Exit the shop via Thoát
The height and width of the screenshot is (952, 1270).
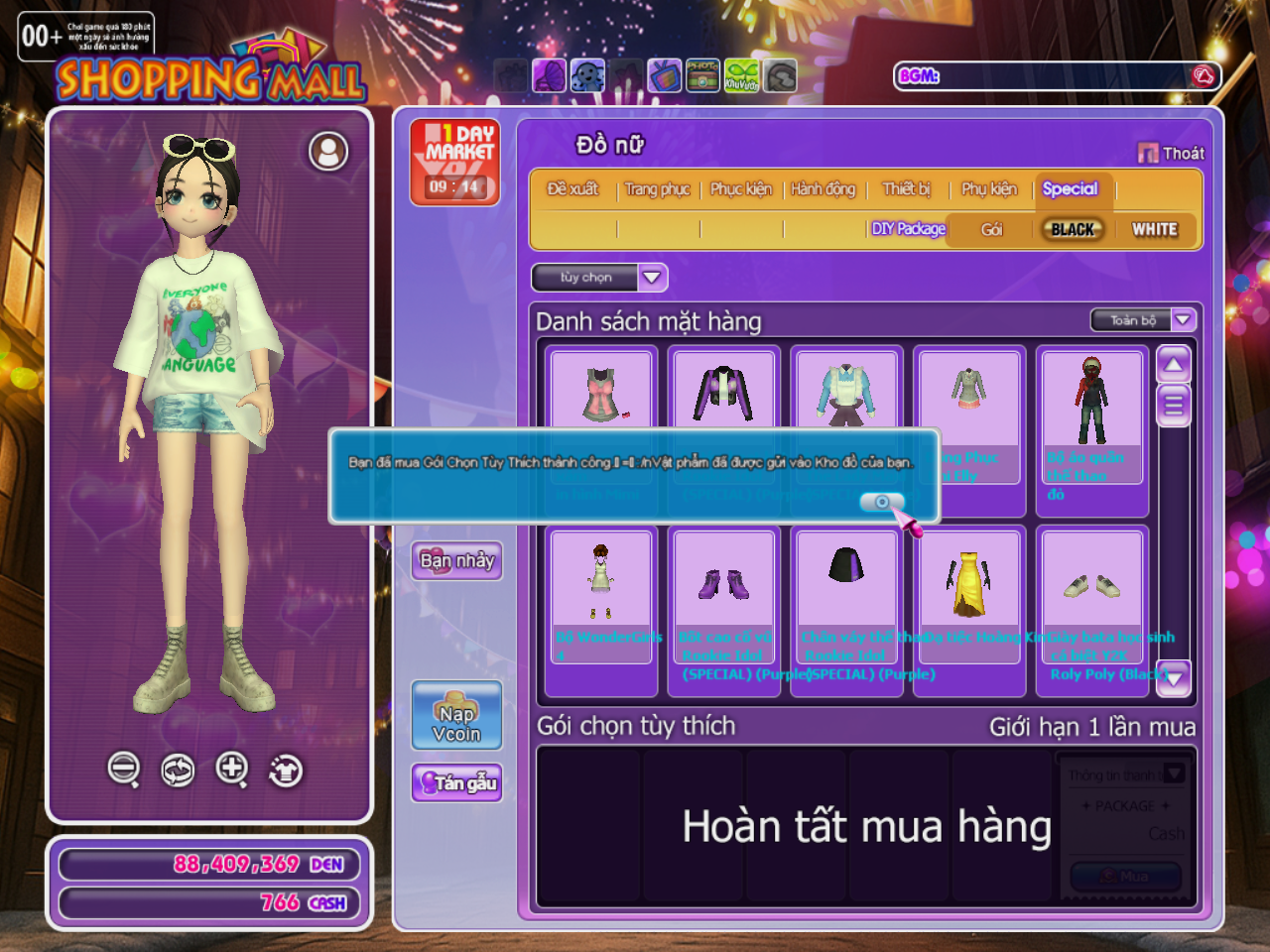pyautogui.click(x=1172, y=153)
